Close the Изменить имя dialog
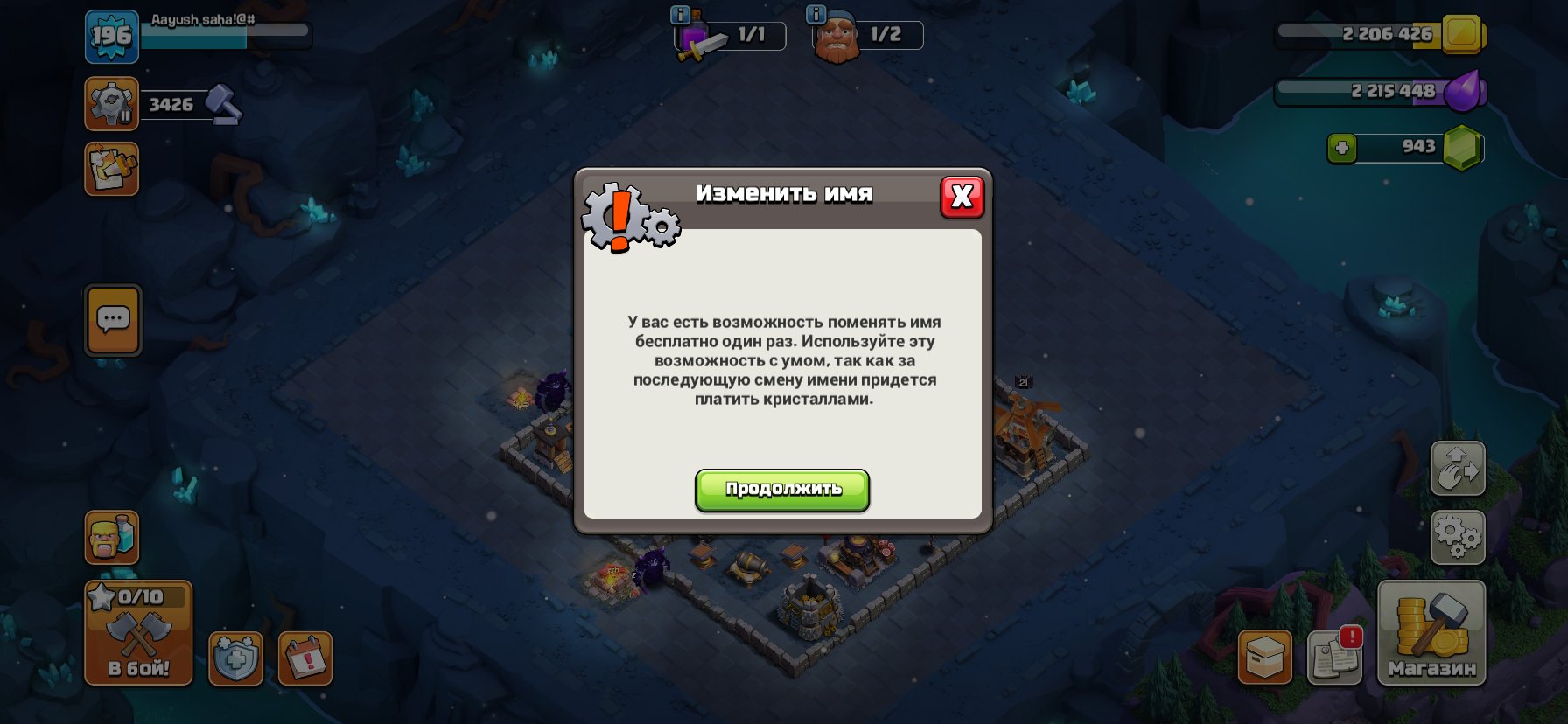 point(962,198)
